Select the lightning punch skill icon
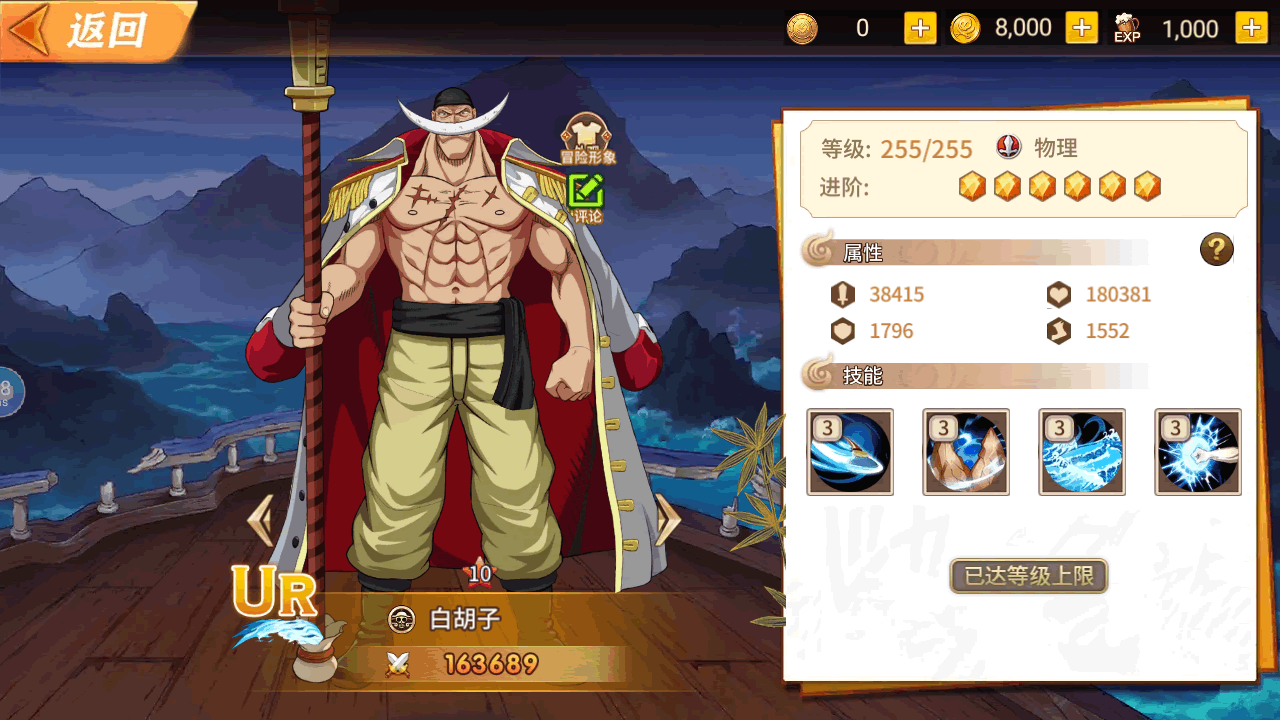Image resolution: width=1280 pixels, height=720 pixels. pos(1198,452)
